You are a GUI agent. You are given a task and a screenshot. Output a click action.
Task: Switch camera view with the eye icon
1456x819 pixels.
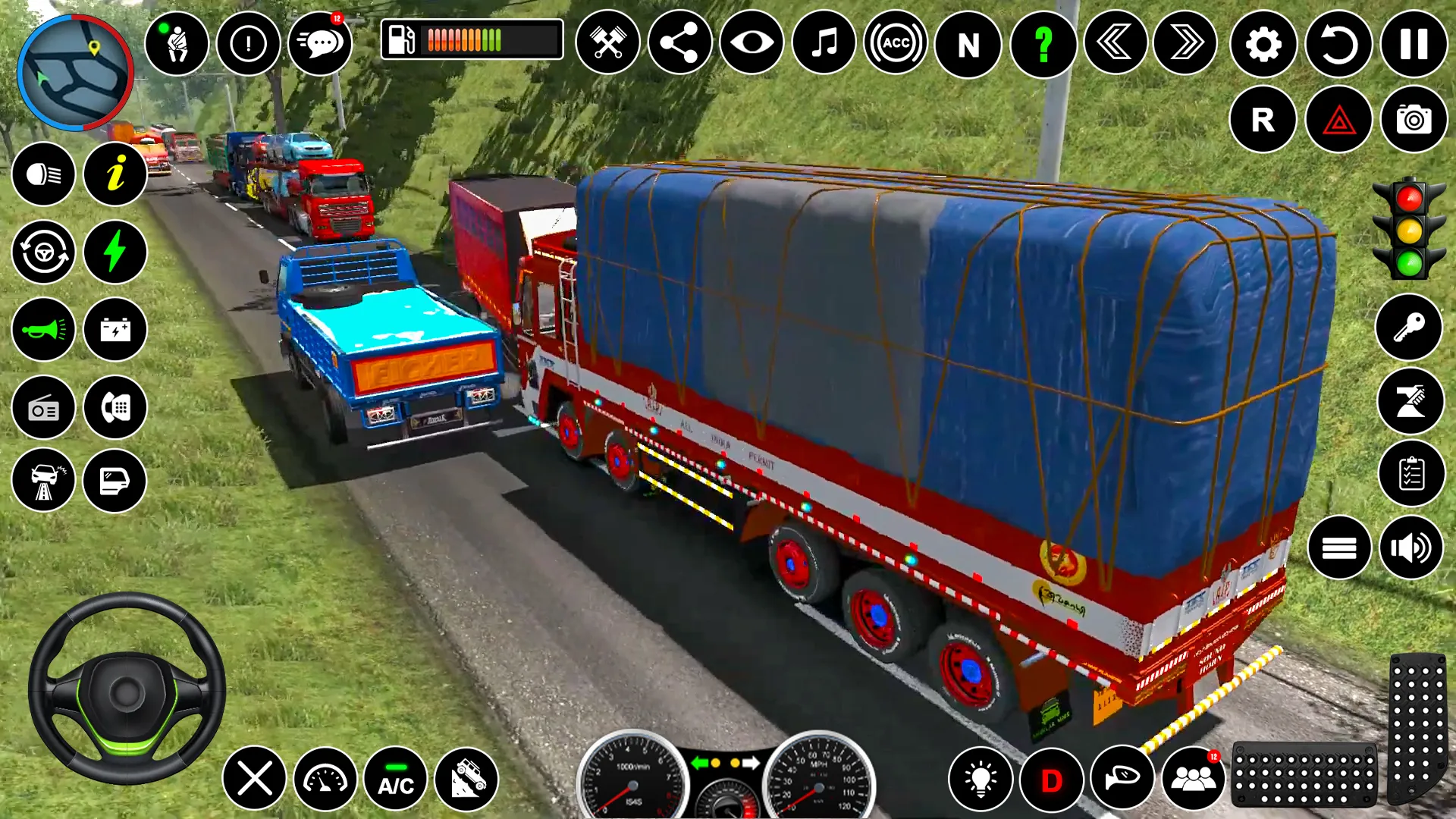754,43
